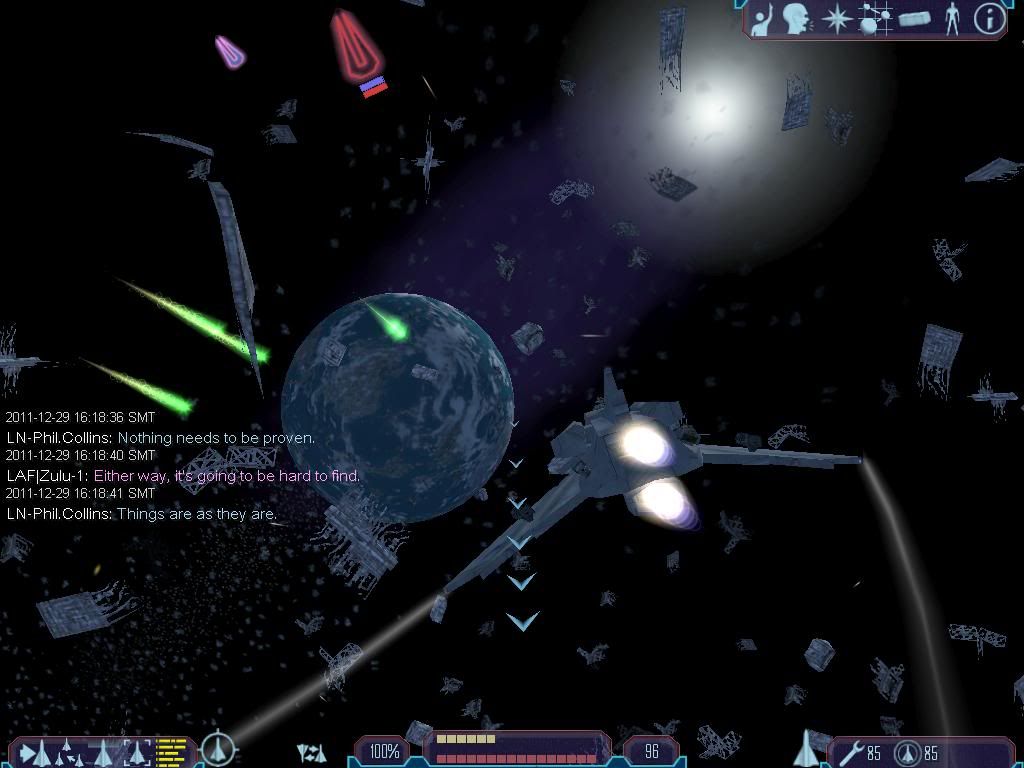The width and height of the screenshot is (1024, 768).
Task: Click the ship icon left of the wrench
Action: [806, 748]
